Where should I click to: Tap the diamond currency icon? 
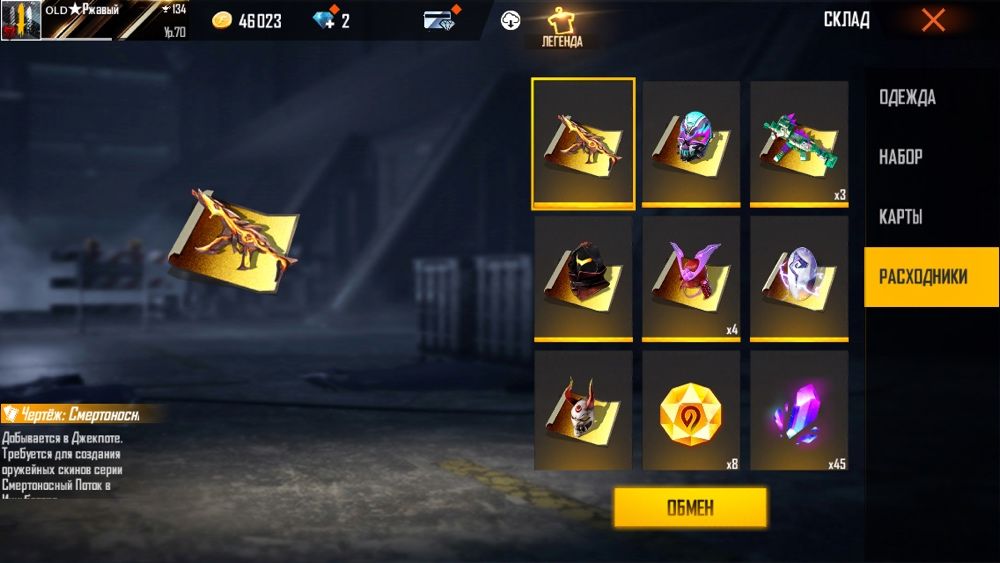324,21
